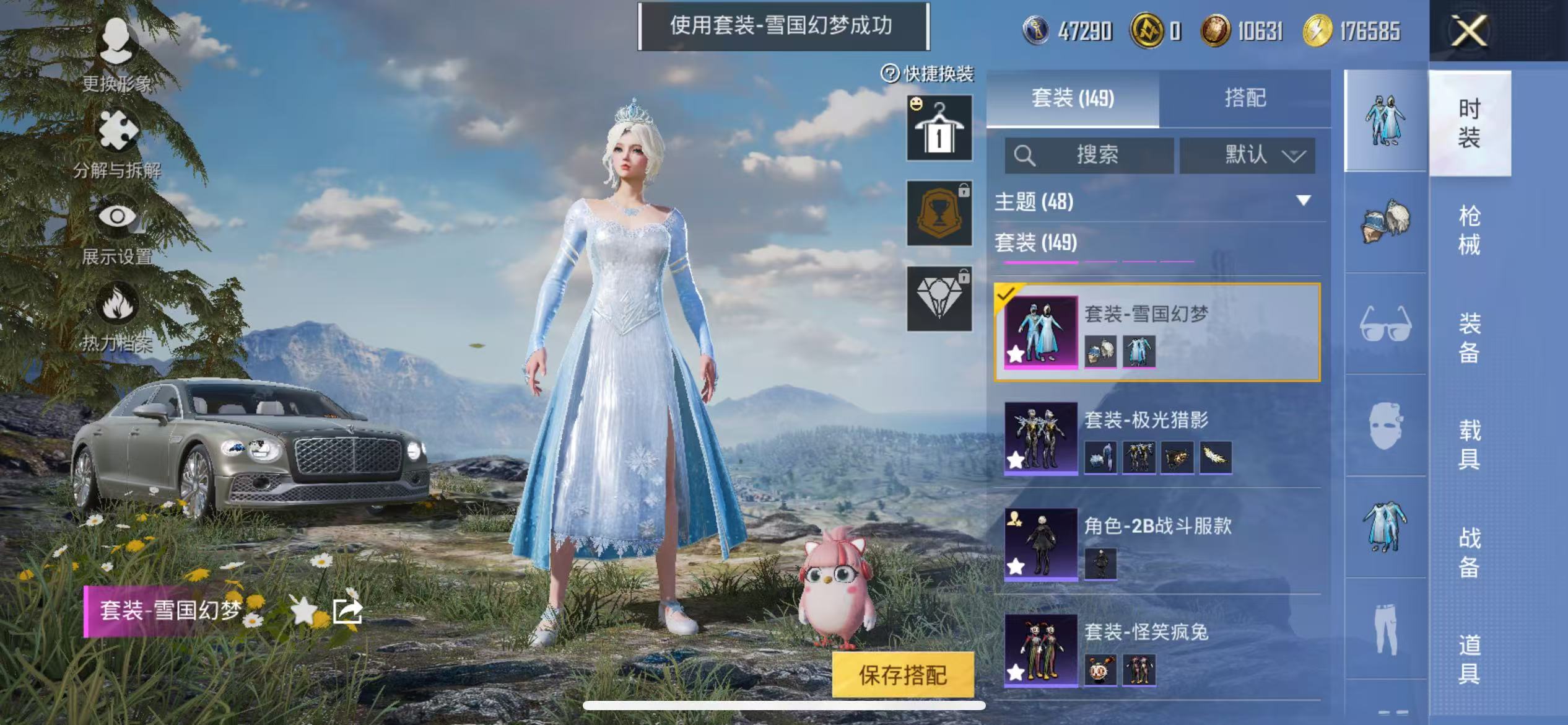The image size is (1568, 725).
Task: Close the wardrobe with the X button
Action: [x=1468, y=31]
